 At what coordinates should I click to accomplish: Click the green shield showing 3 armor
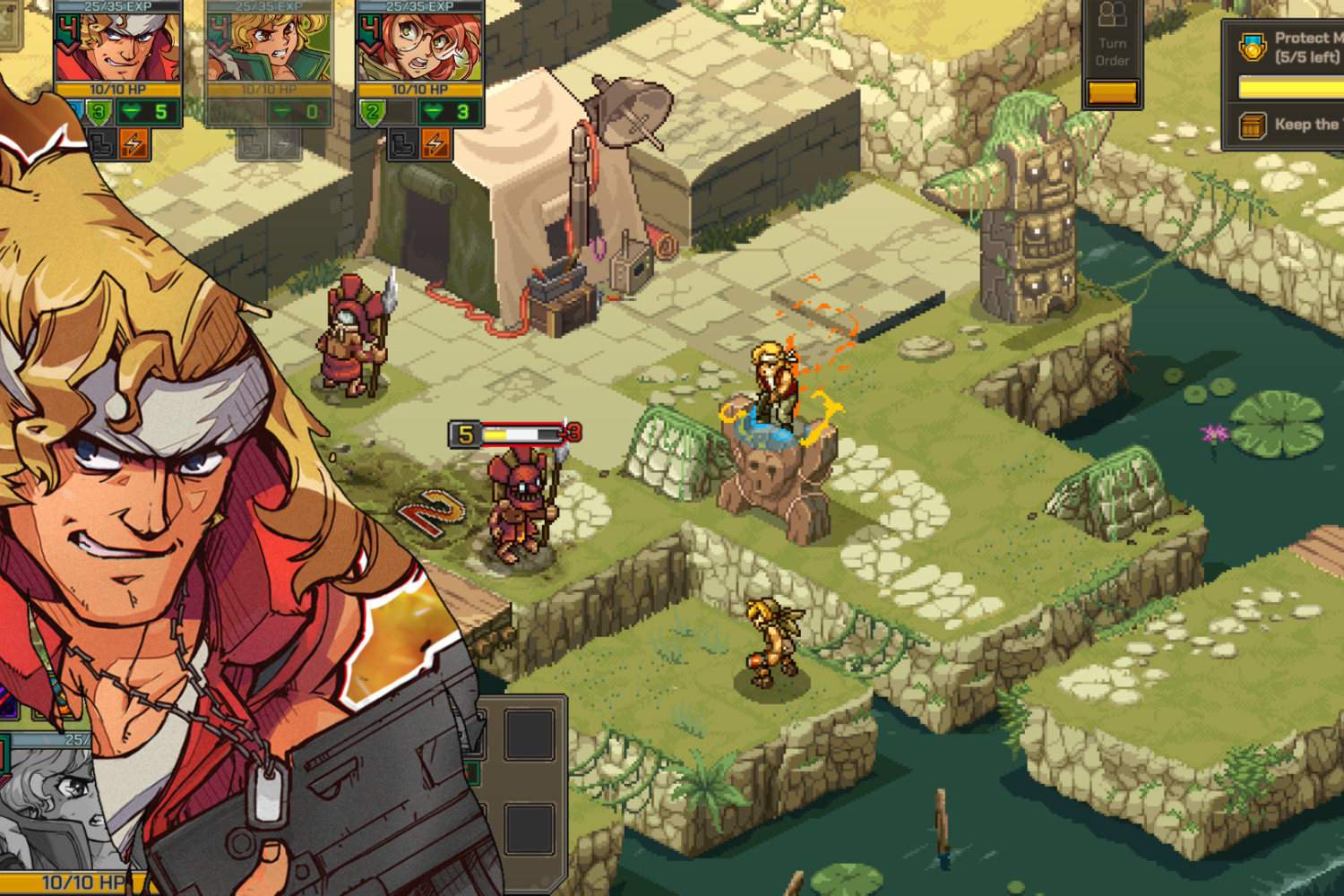[x=99, y=110]
